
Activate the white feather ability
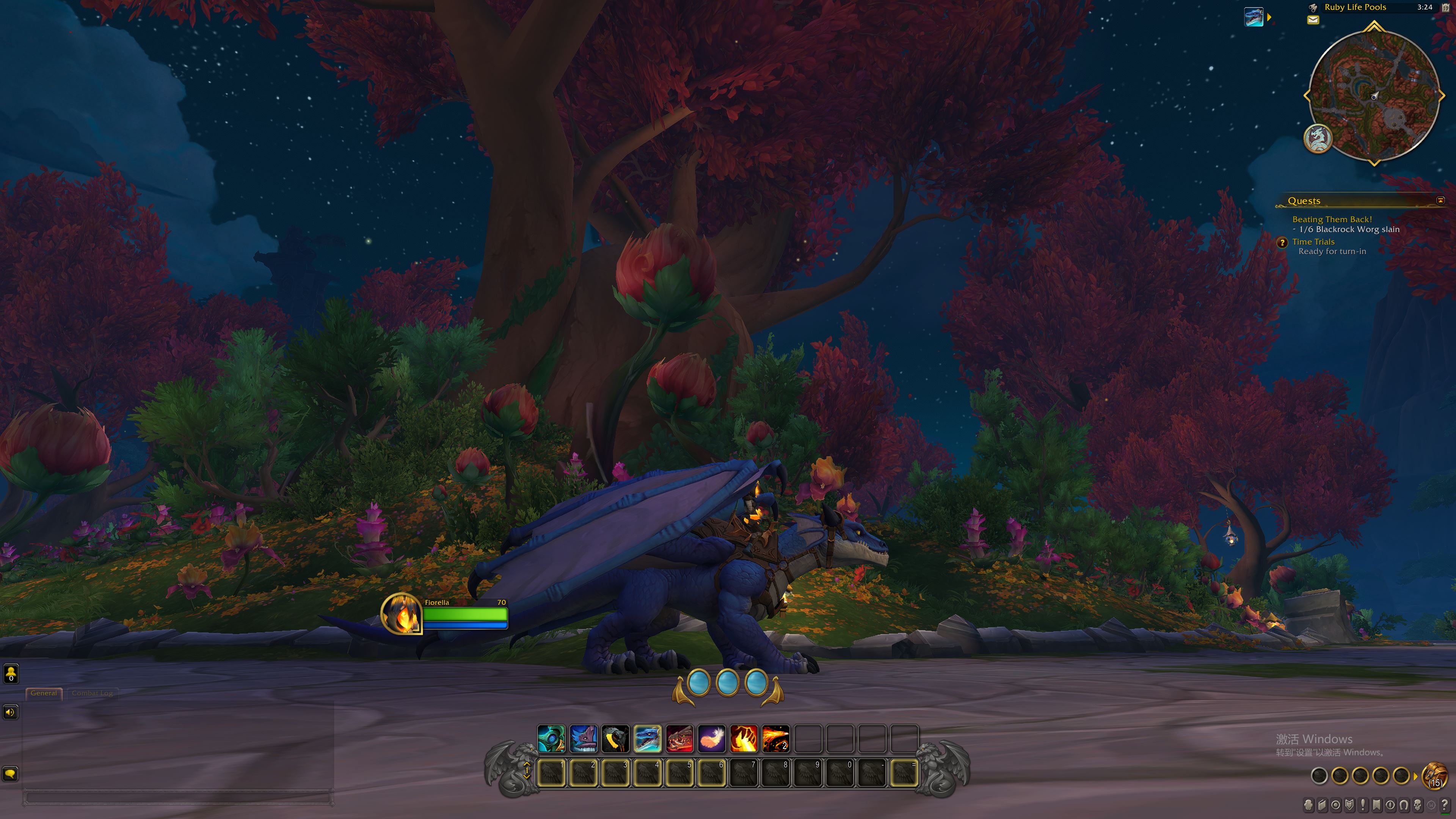(x=712, y=739)
